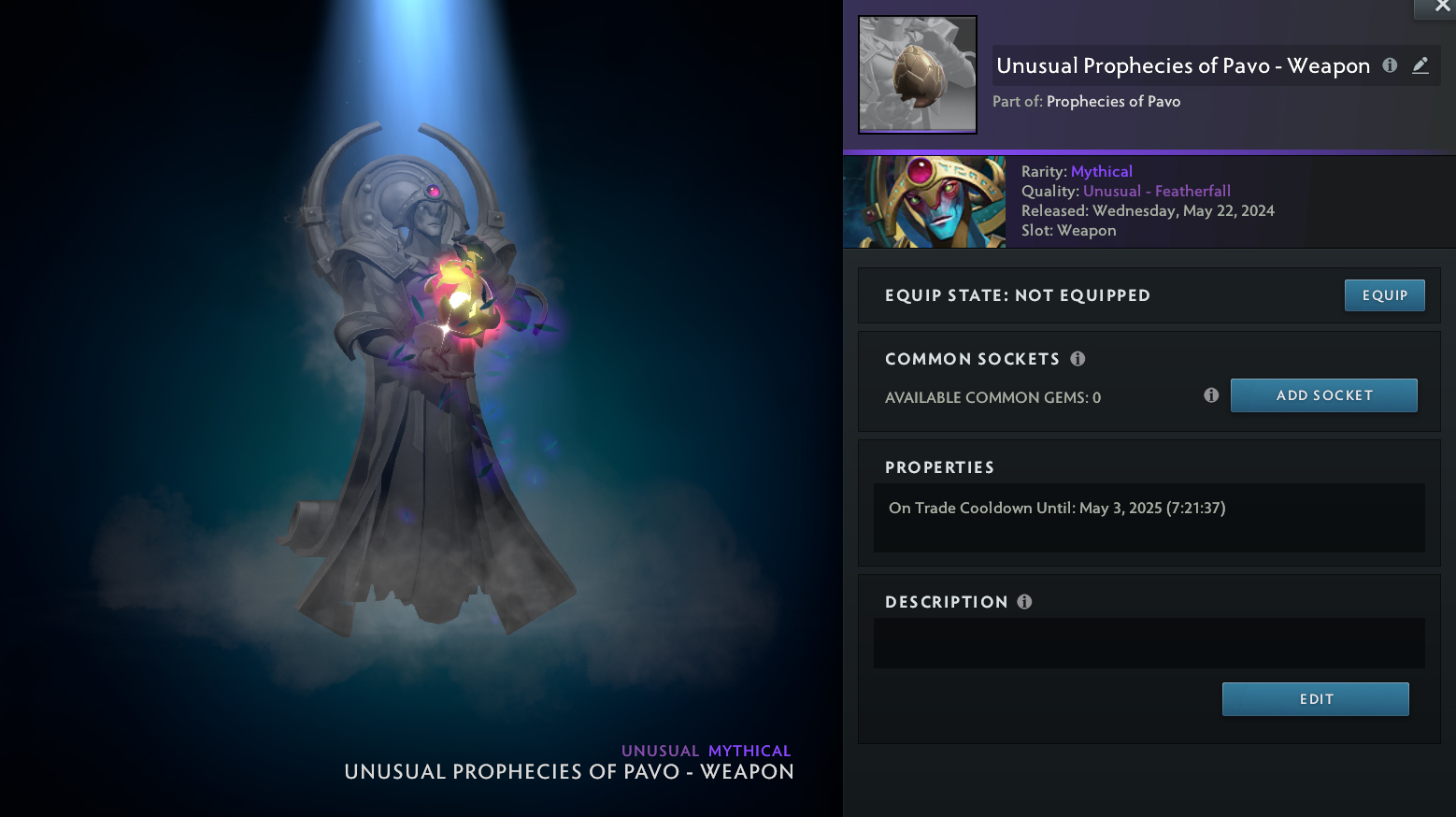Click into the empty description field

[x=1149, y=643]
